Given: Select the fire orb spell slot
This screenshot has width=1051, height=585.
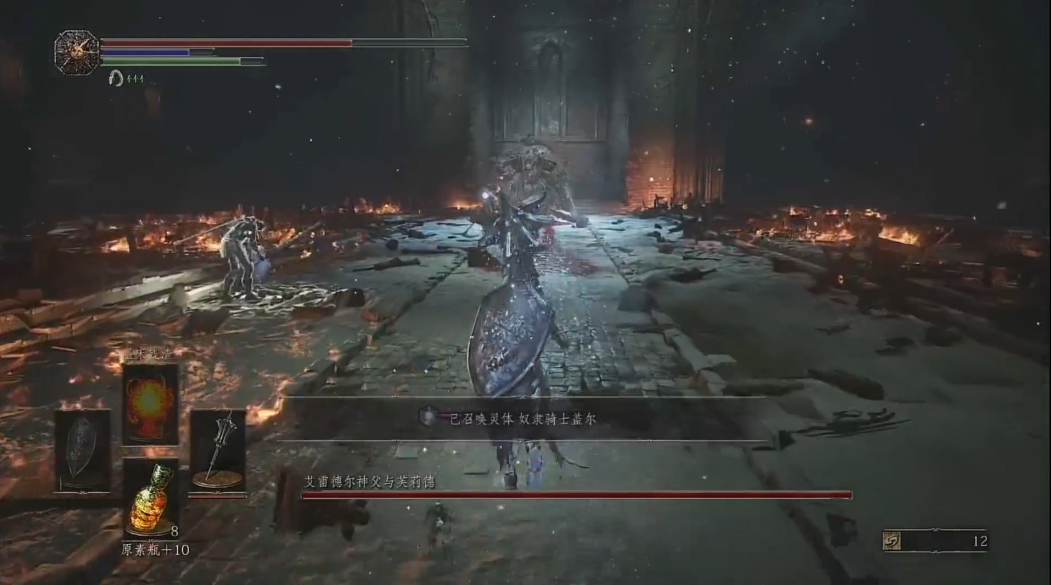Looking at the screenshot, I should tap(151, 403).
